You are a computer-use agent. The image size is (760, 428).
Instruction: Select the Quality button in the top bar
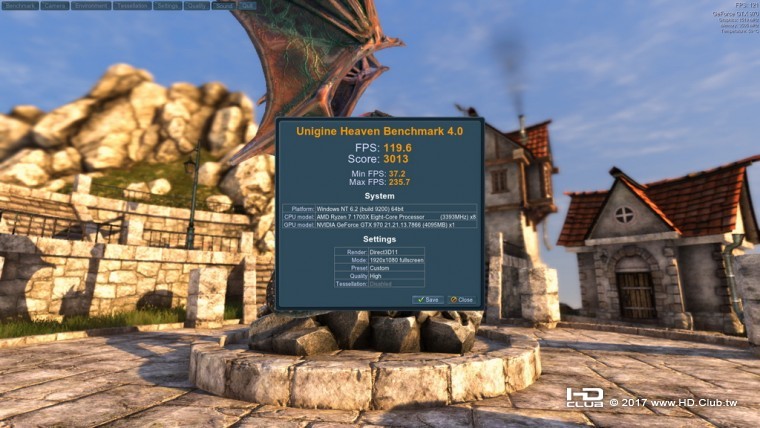coord(197,5)
